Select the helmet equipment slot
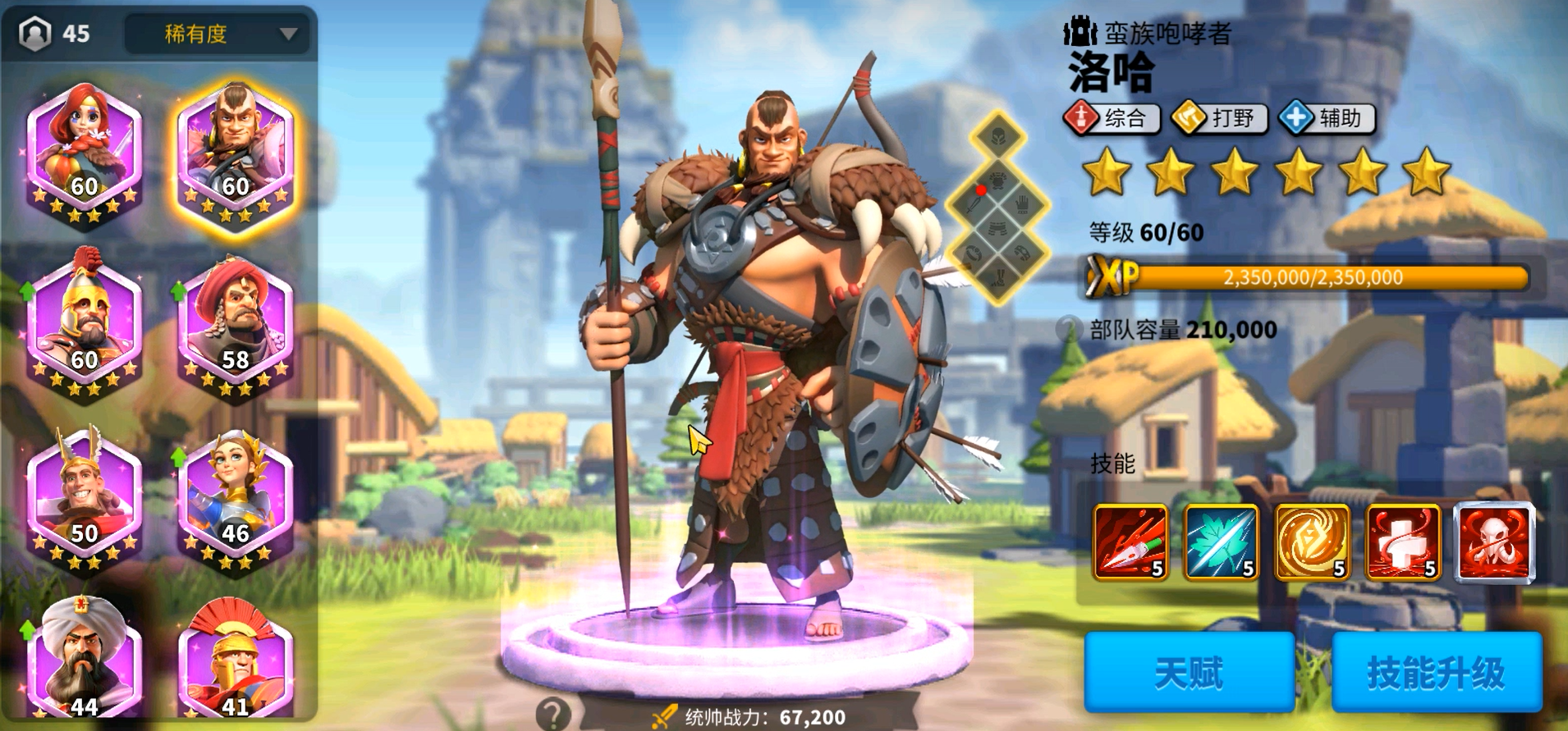The height and width of the screenshot is (731, 1568). click(x=1000, y=136)
